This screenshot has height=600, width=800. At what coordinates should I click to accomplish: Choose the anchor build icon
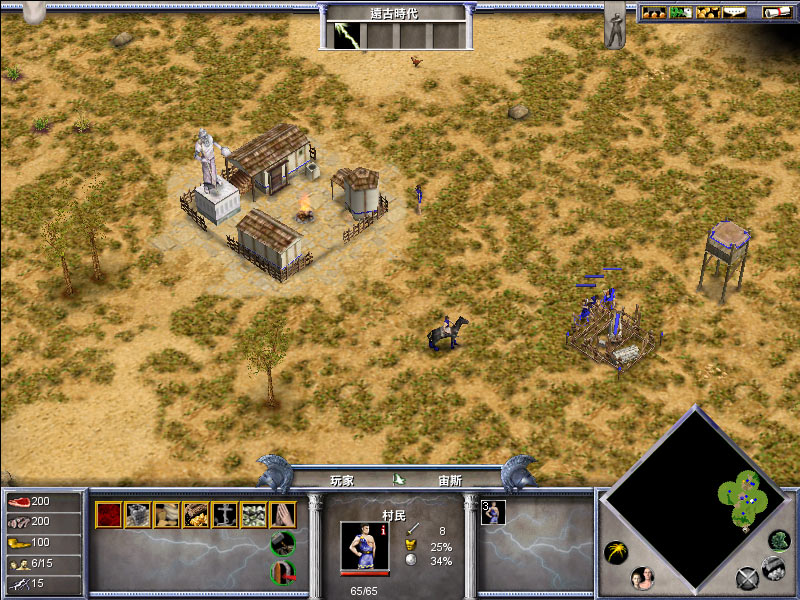[225, 514]
